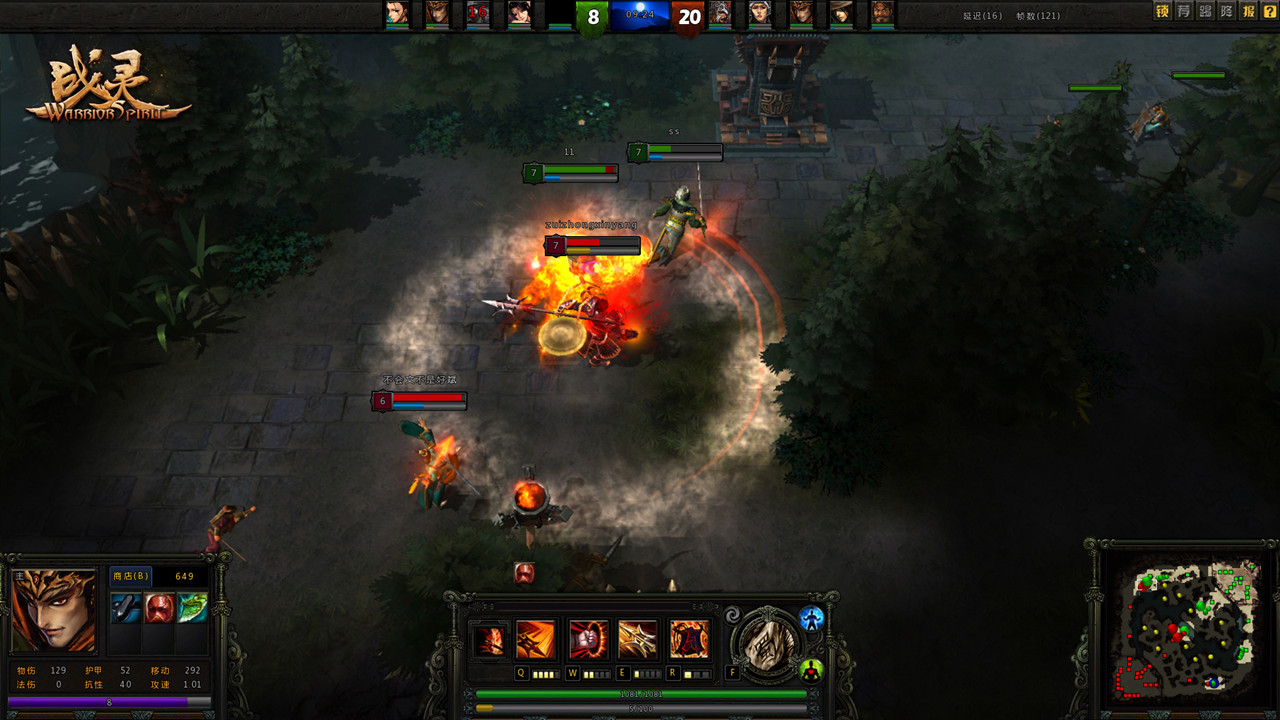
Task: Select the green jade item slot
Action: point(192,608)
